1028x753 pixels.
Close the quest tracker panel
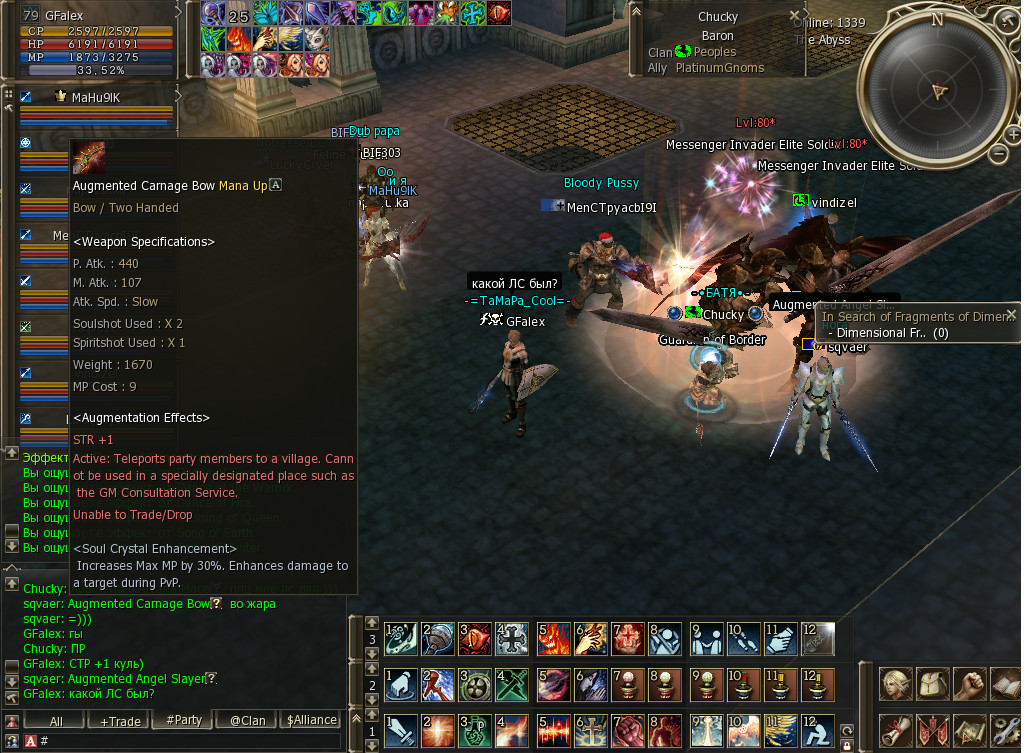coord(1011,314)
